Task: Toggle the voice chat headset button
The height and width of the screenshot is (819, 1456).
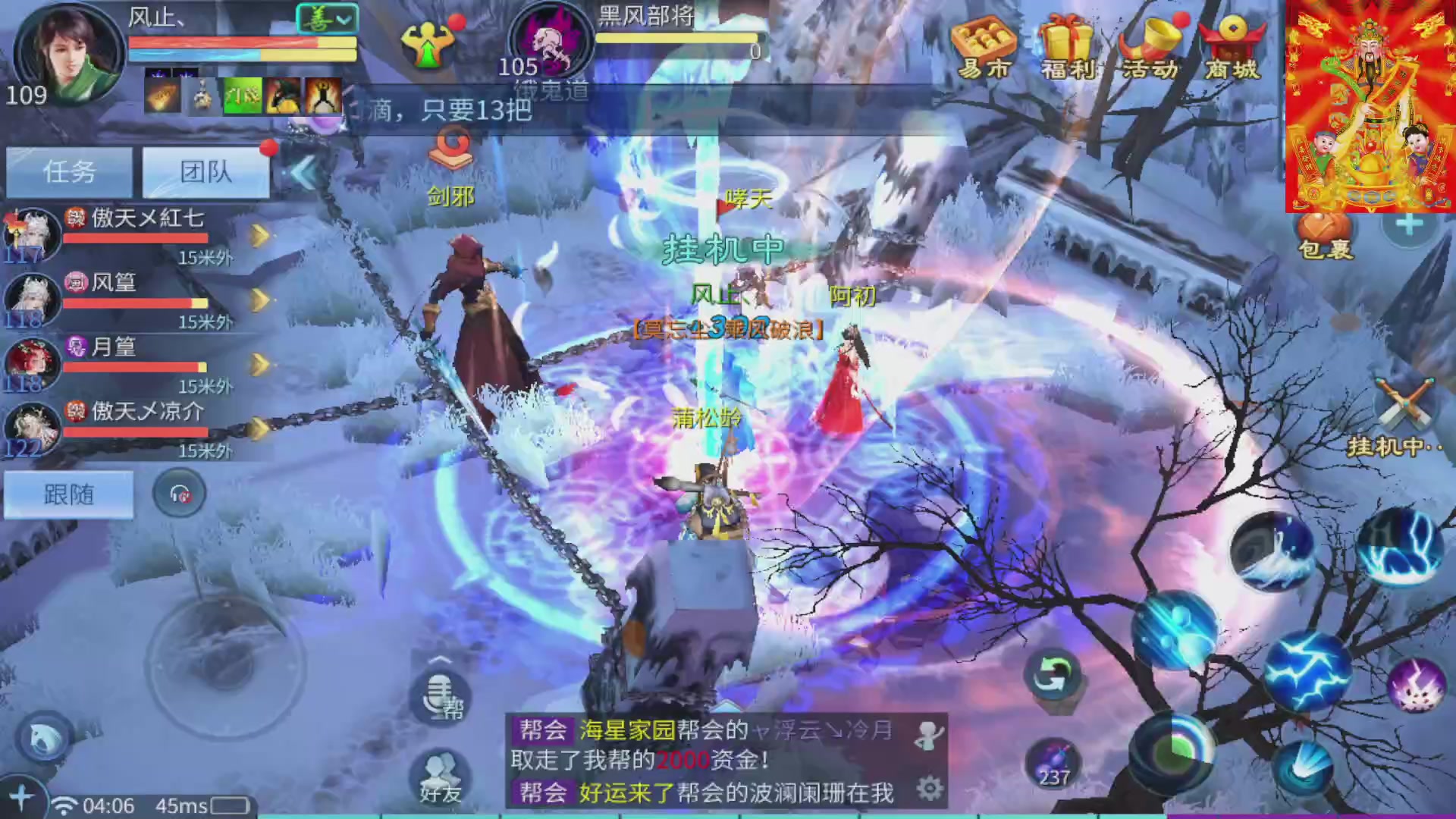Action: 180,493
